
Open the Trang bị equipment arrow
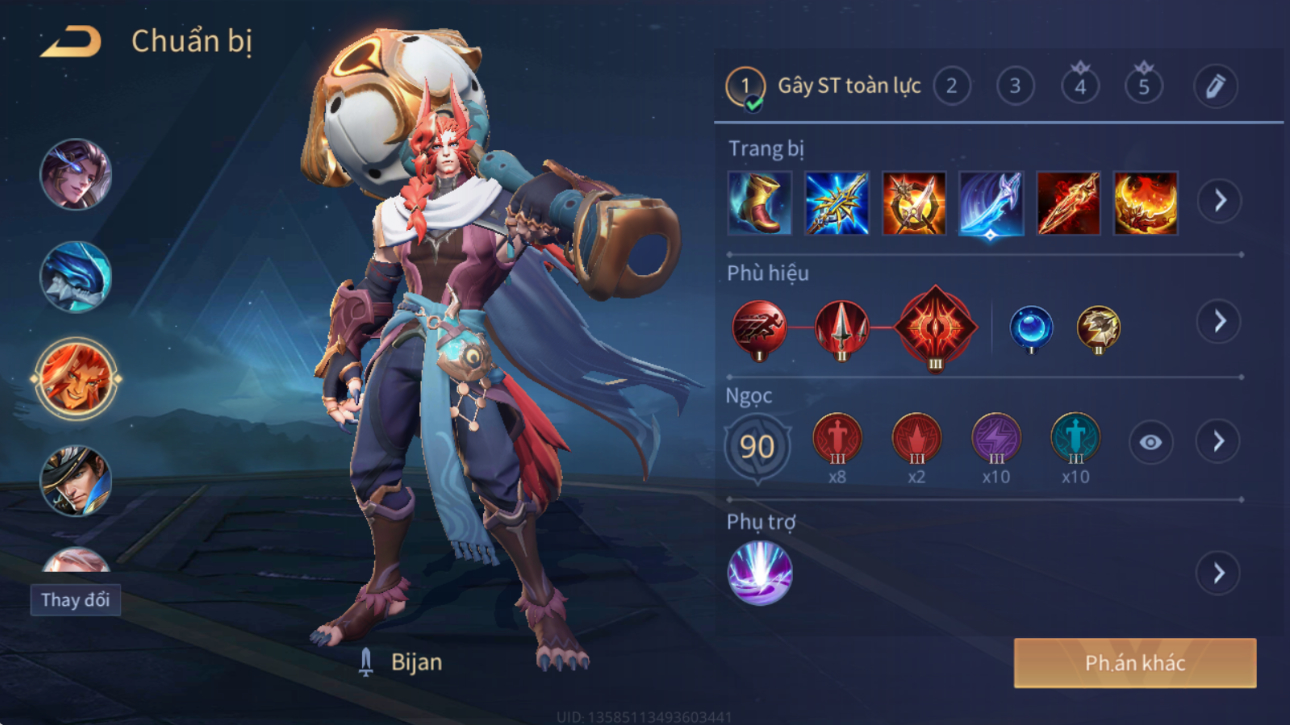[x=1219, y=202]
